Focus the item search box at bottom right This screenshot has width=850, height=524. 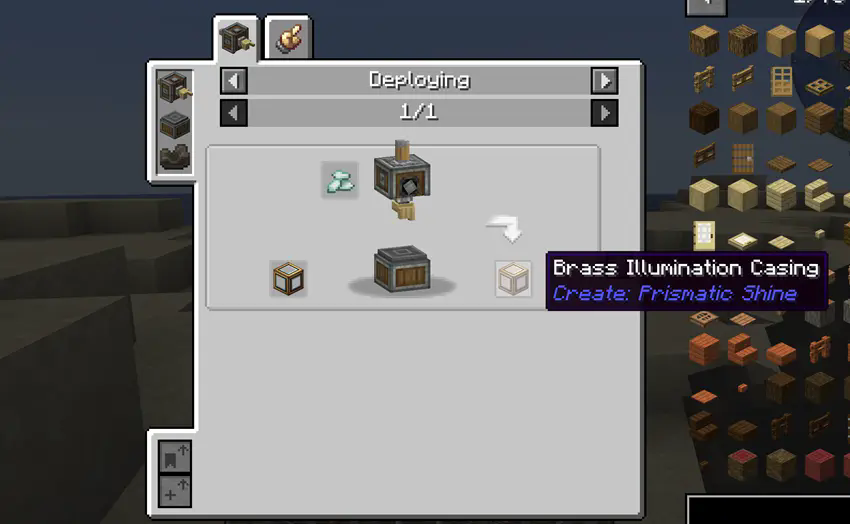(768, 509)
